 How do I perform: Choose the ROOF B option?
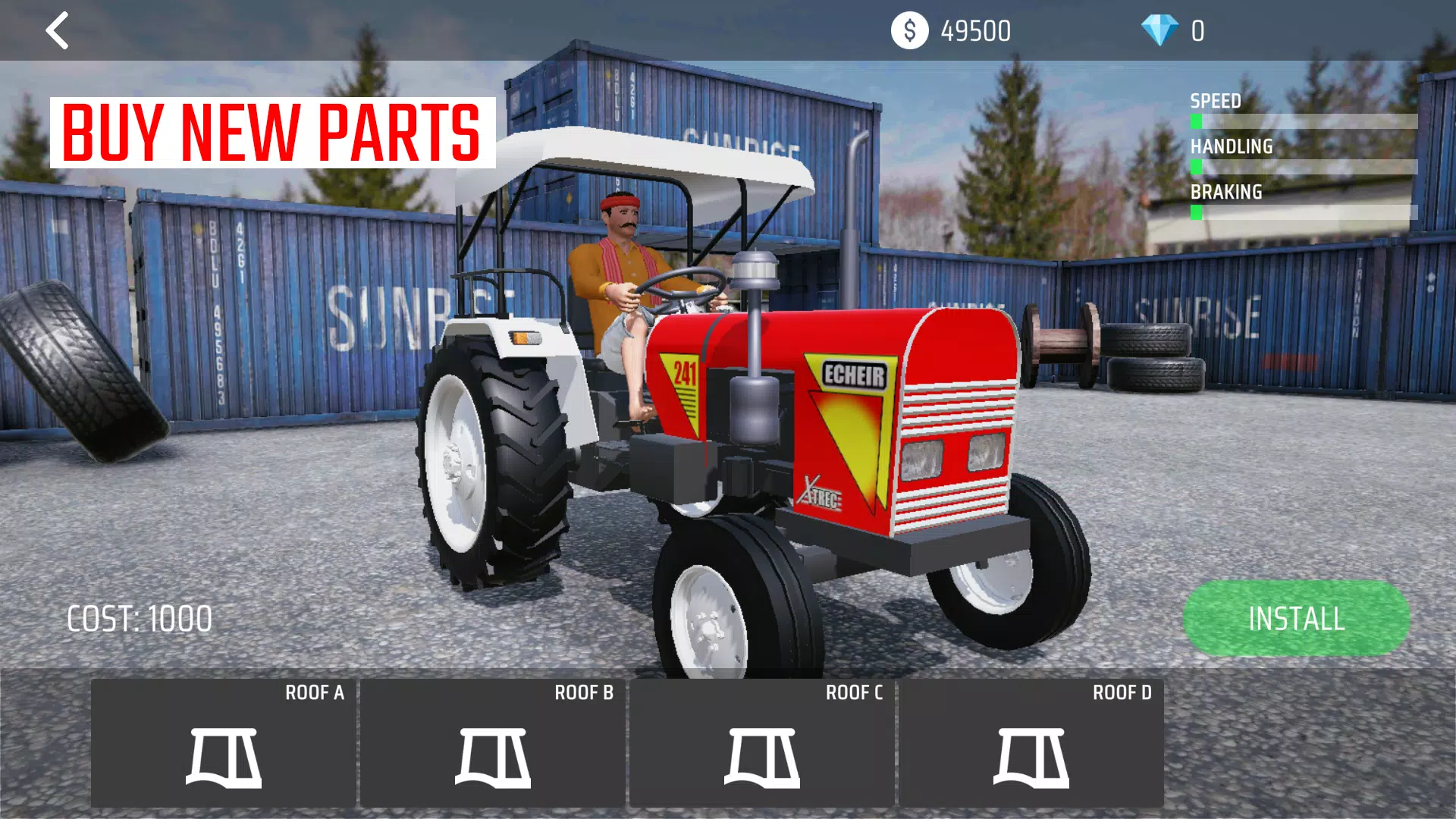coord(493,743)
